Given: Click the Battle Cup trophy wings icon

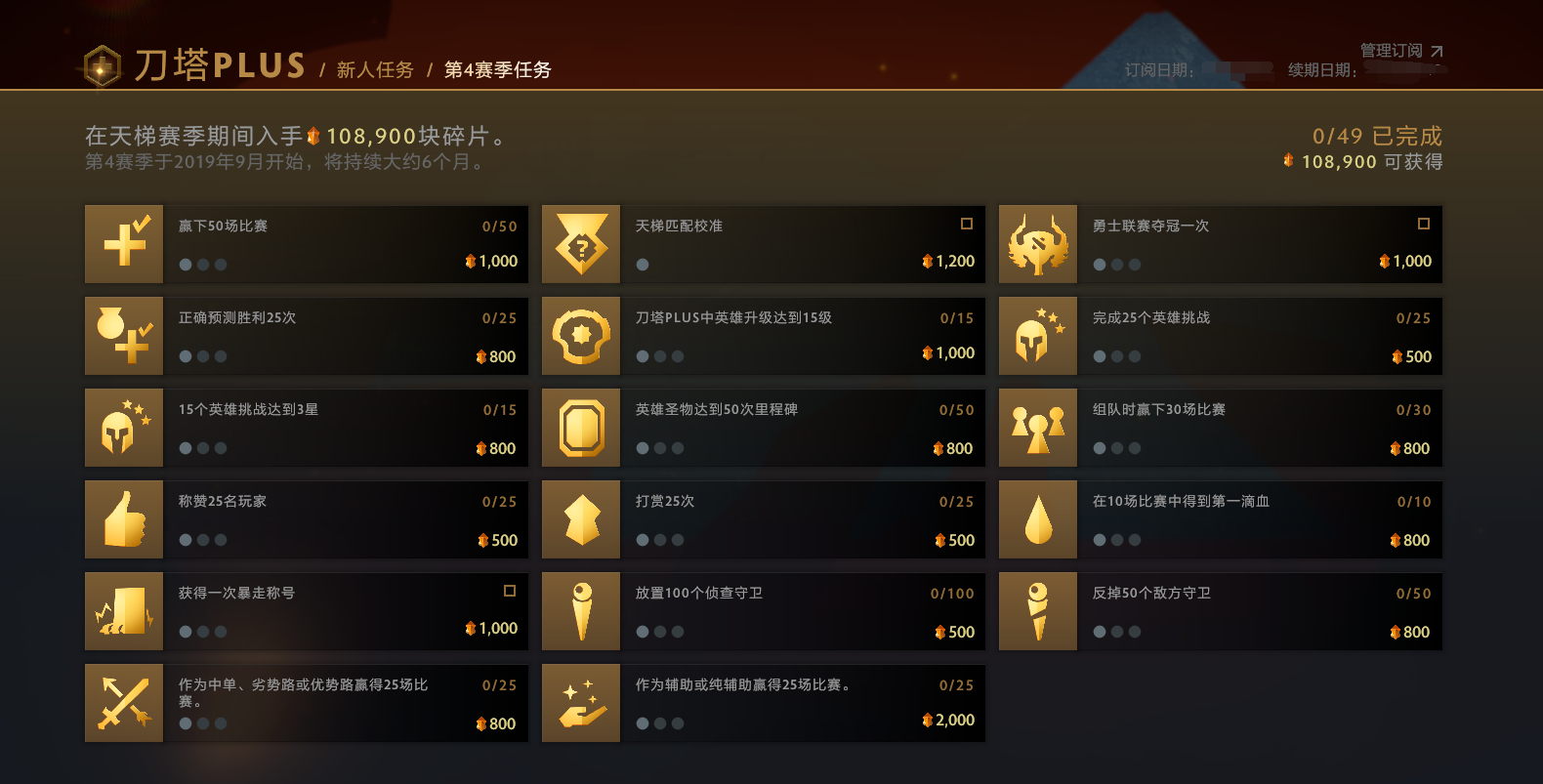Looking at the screenshot, I should 1038,244.
